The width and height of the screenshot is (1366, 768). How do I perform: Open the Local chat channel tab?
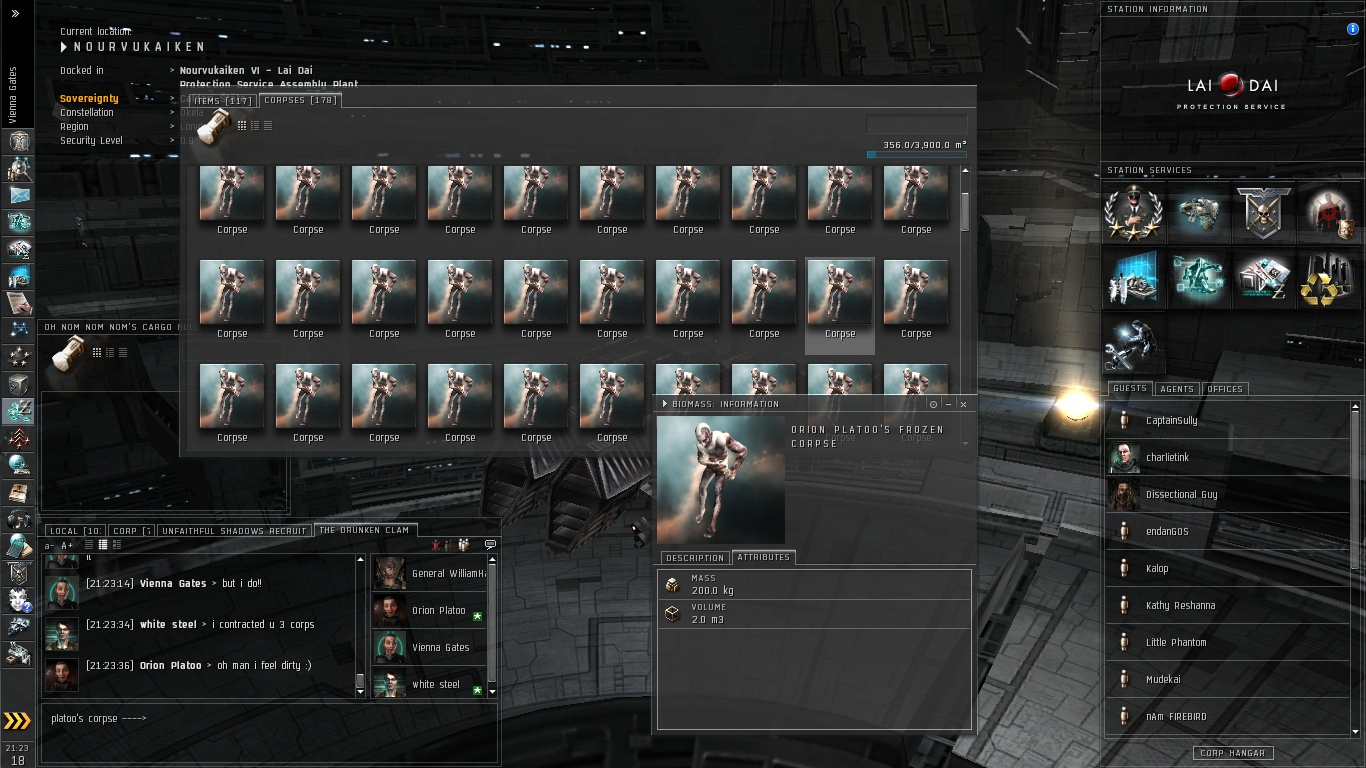[74, 531]
